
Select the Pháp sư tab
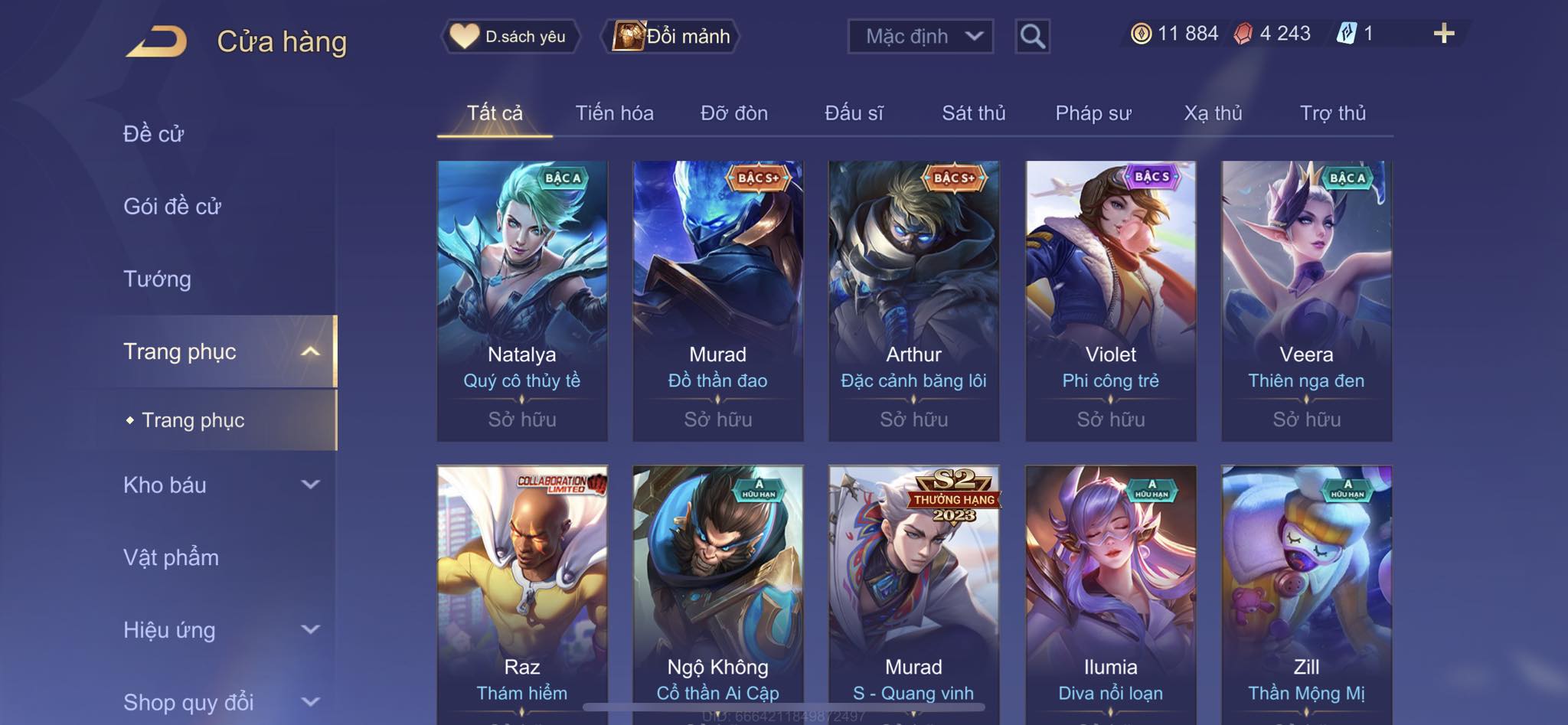click(x=1093, y=113)
